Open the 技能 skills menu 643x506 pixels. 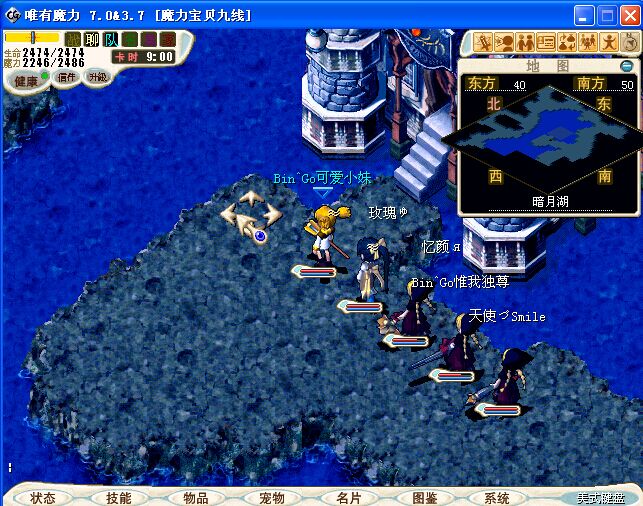pos(118,497)
